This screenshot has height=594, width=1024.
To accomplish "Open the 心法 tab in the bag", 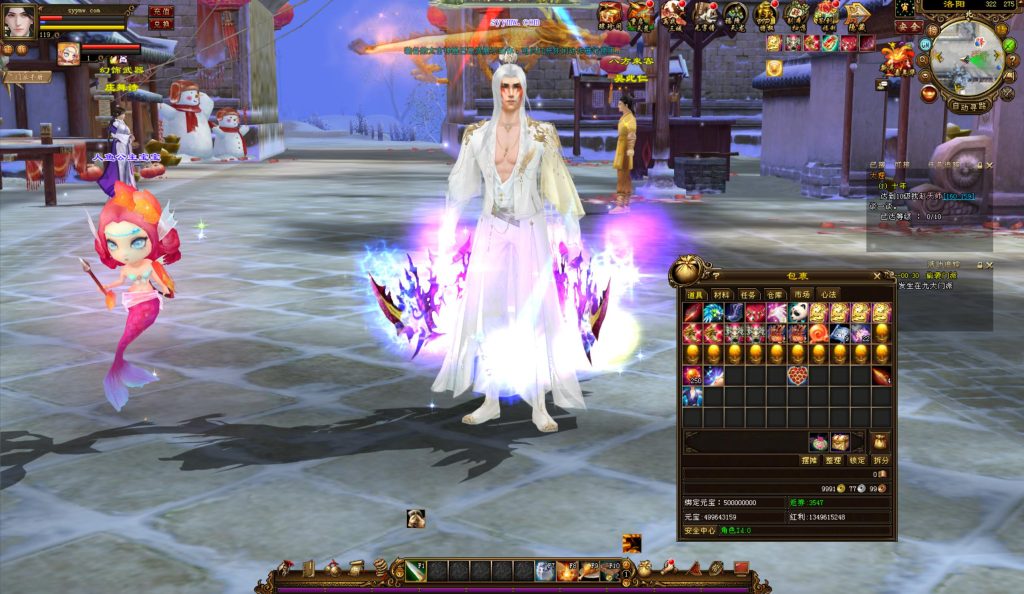I will 828,295.
